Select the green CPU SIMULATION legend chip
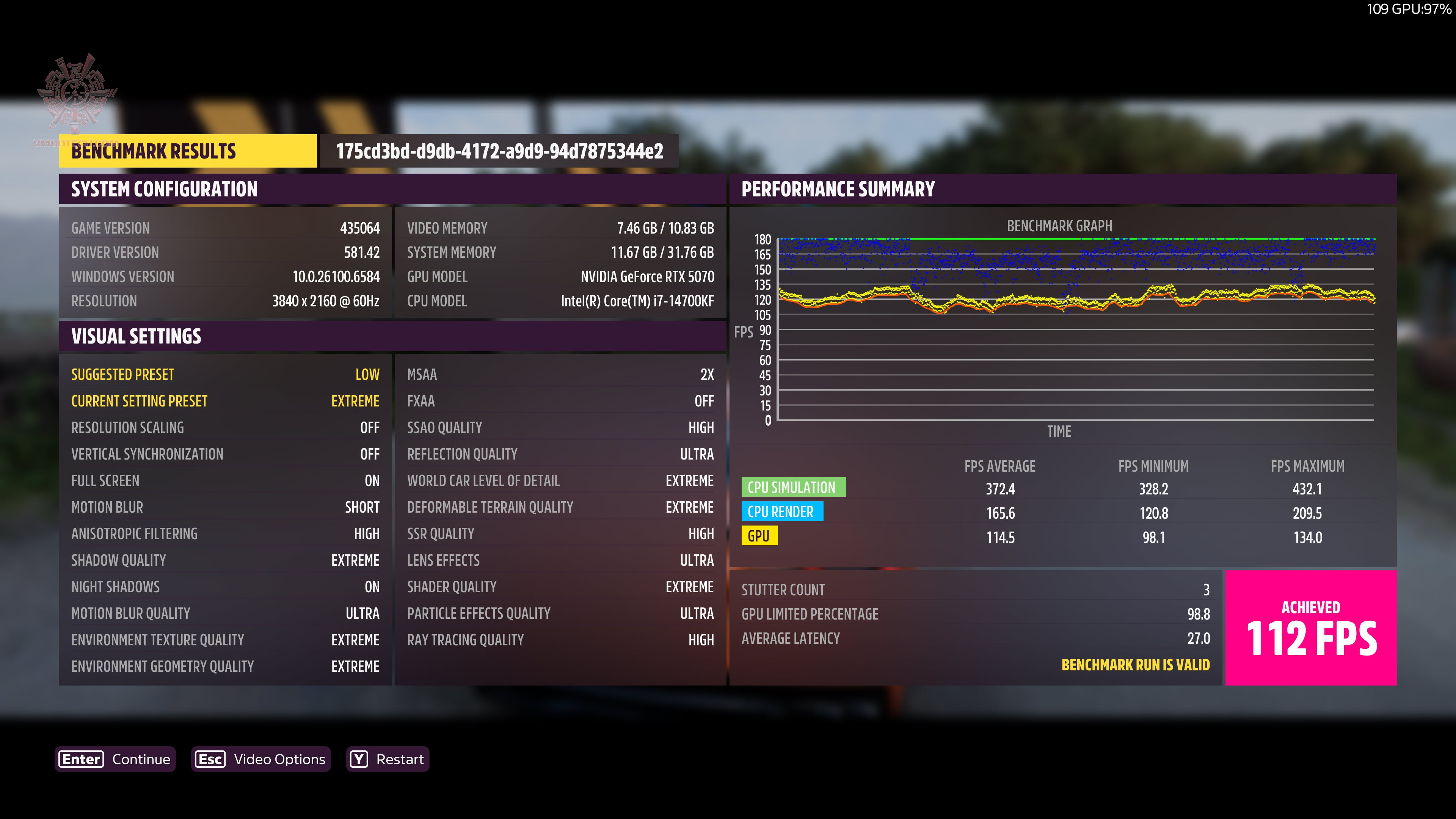 coord(794,487)
